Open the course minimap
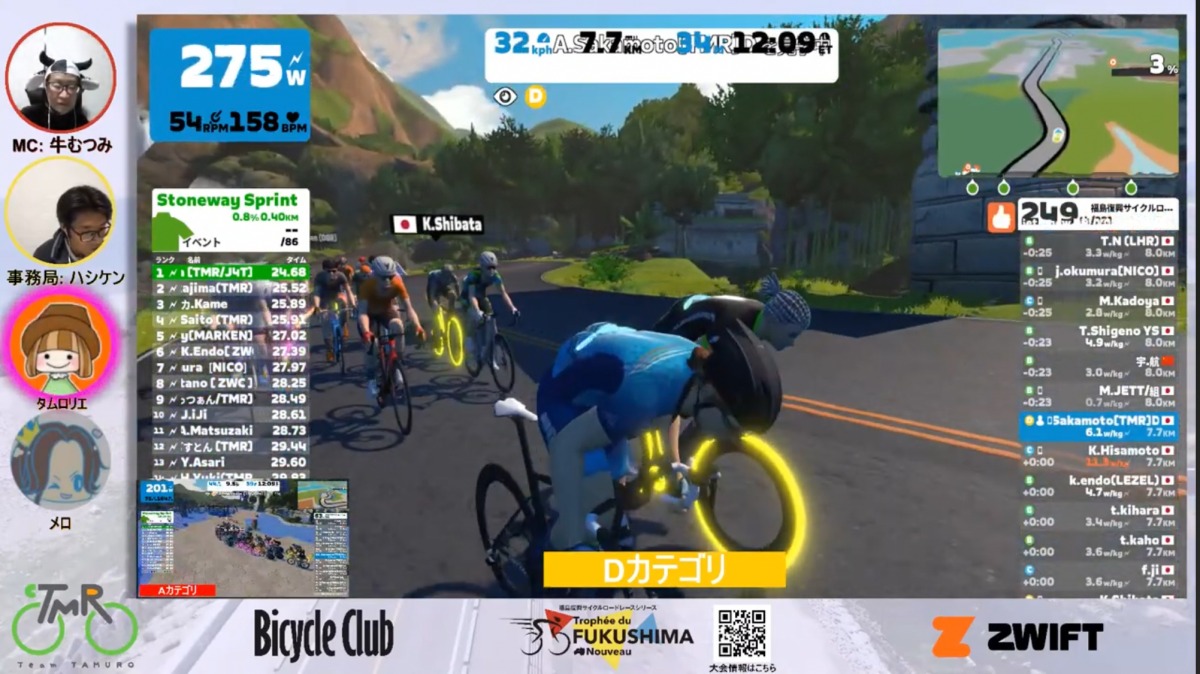 tap(1058, 102)
